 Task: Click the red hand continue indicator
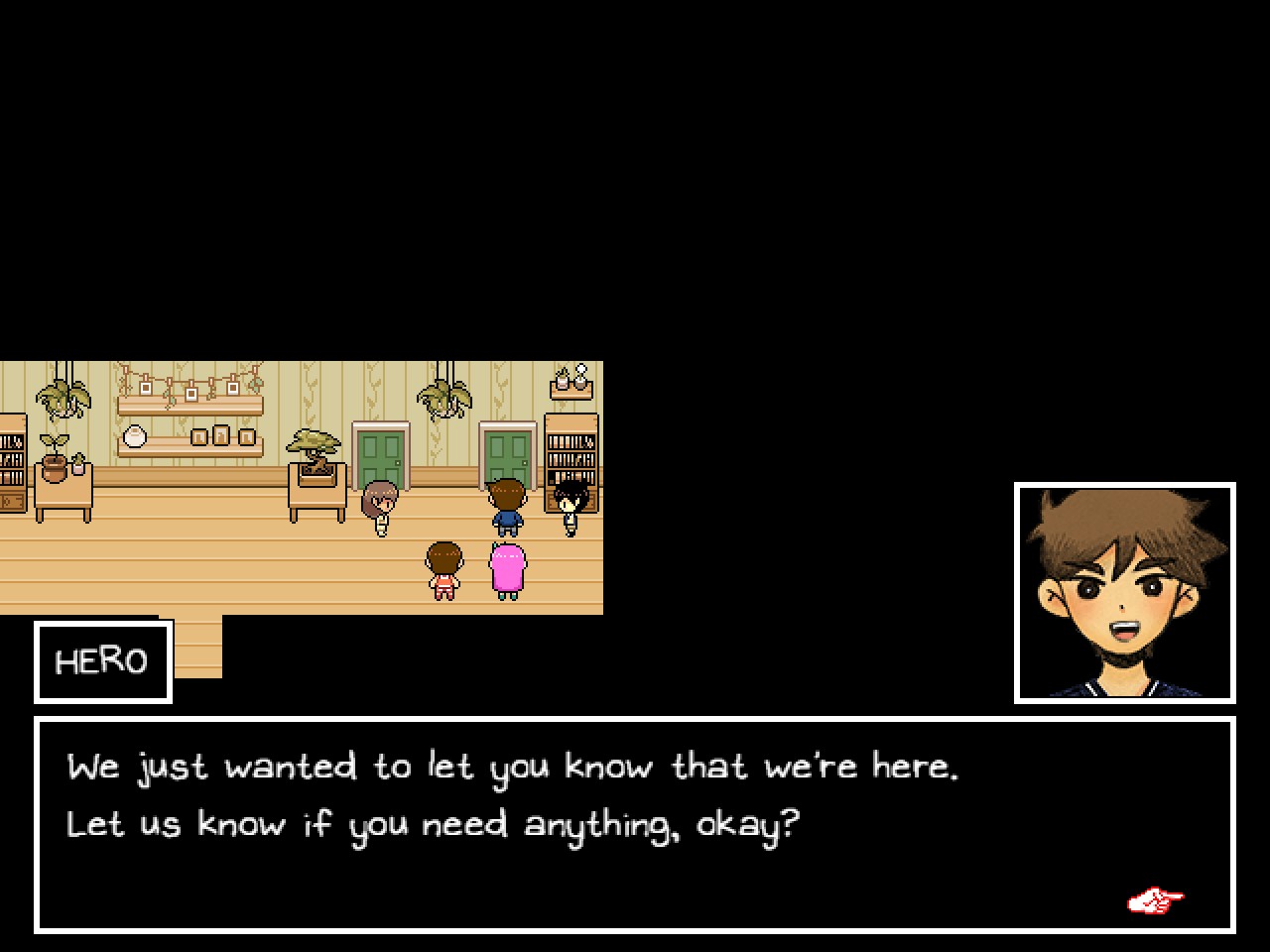pos(1154,900)
